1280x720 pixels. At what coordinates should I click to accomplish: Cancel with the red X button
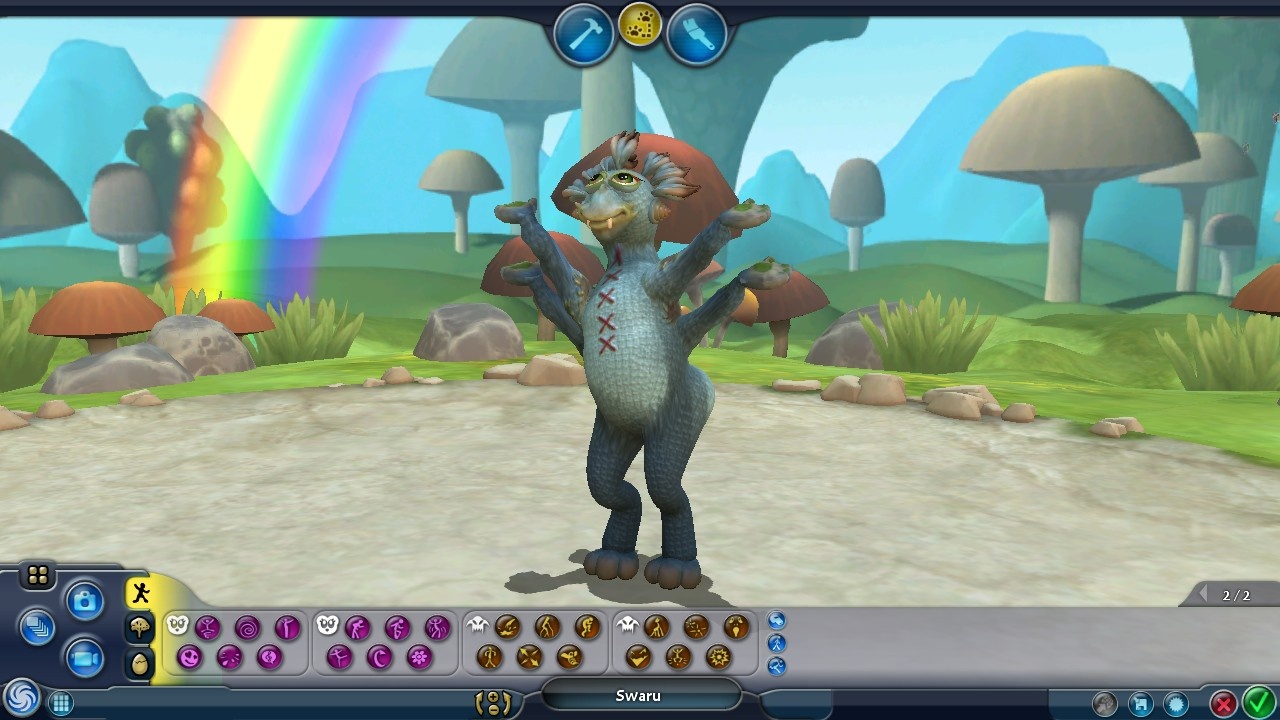click(1222, 704)
